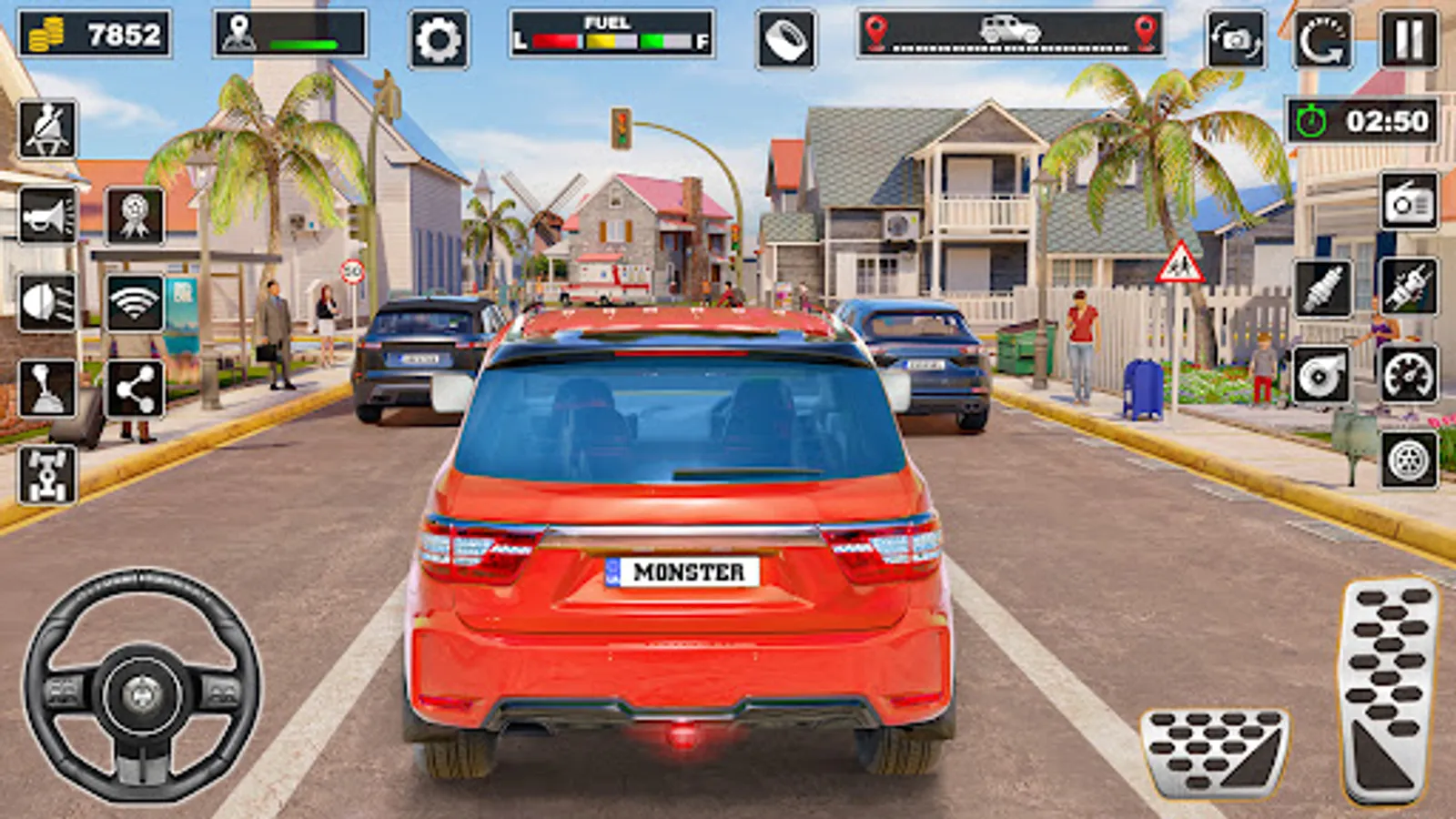Toggle the drivetrain chassis icon

tap(47, 474)
